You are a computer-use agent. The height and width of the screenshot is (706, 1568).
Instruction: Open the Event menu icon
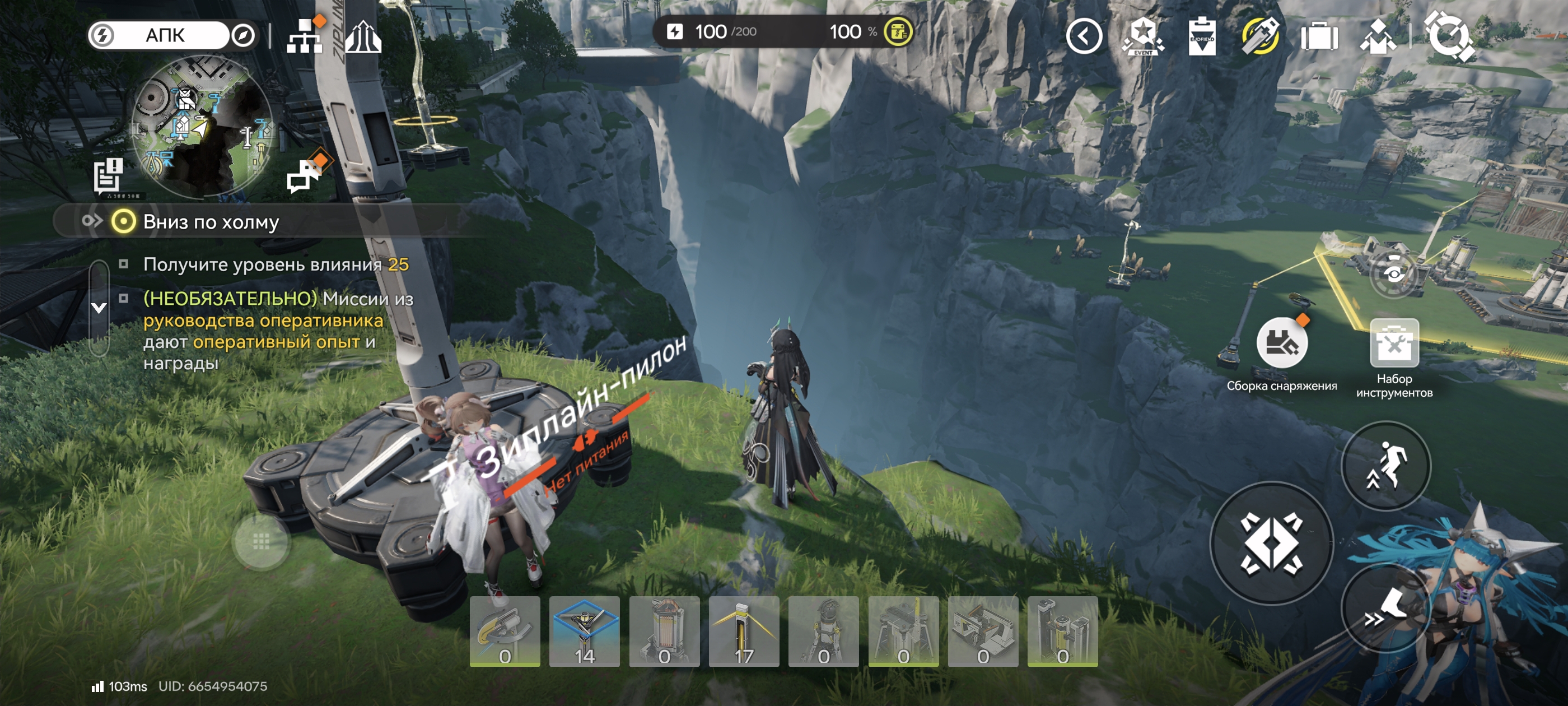[1142, 36]
